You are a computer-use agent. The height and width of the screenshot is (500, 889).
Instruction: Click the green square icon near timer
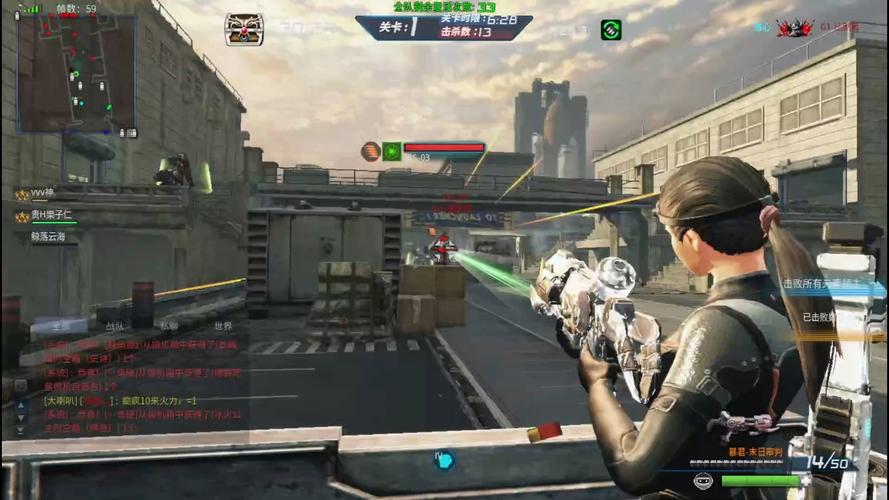pyautogui.click(x=610, y=30)
